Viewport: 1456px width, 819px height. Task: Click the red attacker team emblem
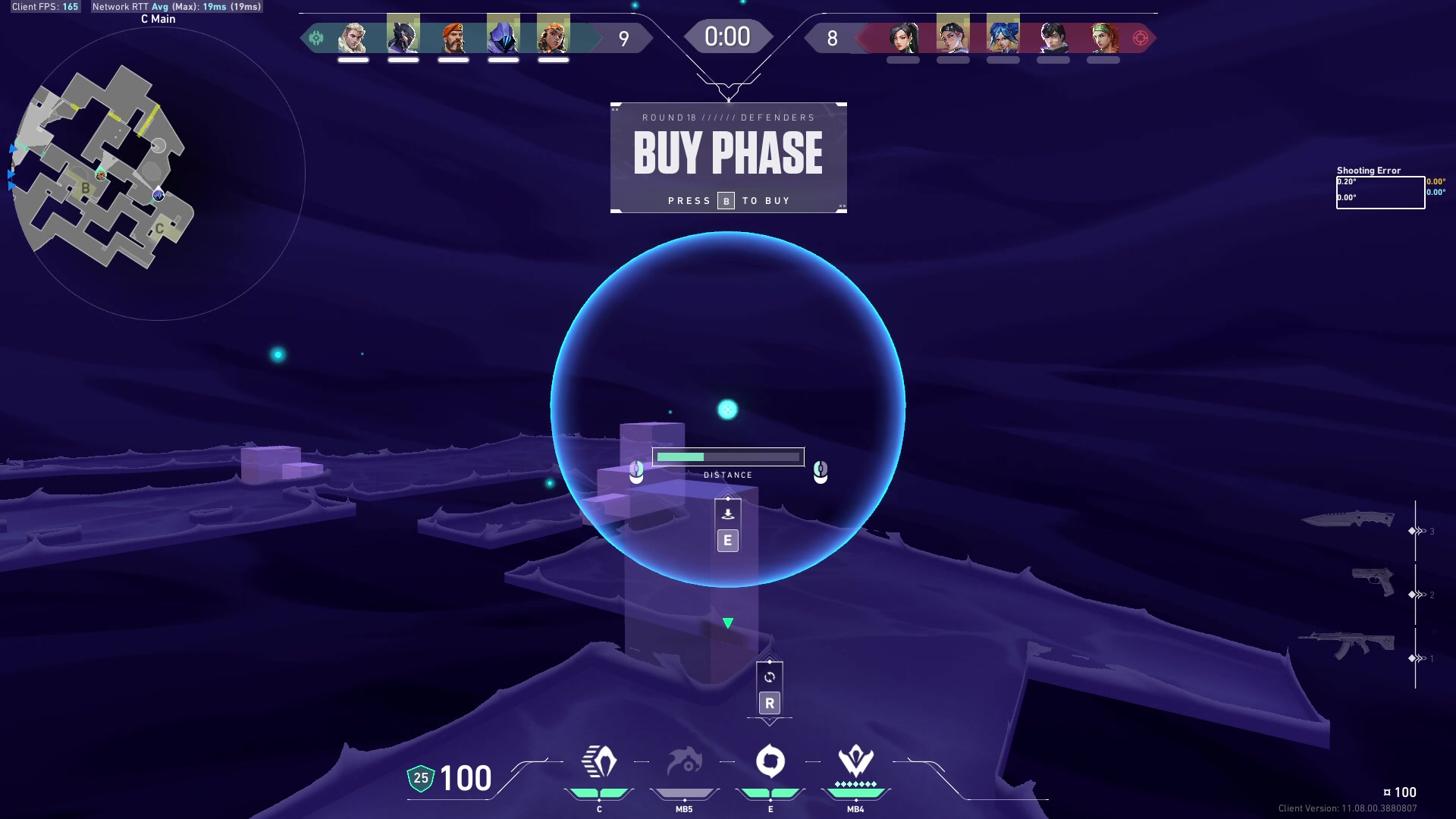(x=1140, y=38)
